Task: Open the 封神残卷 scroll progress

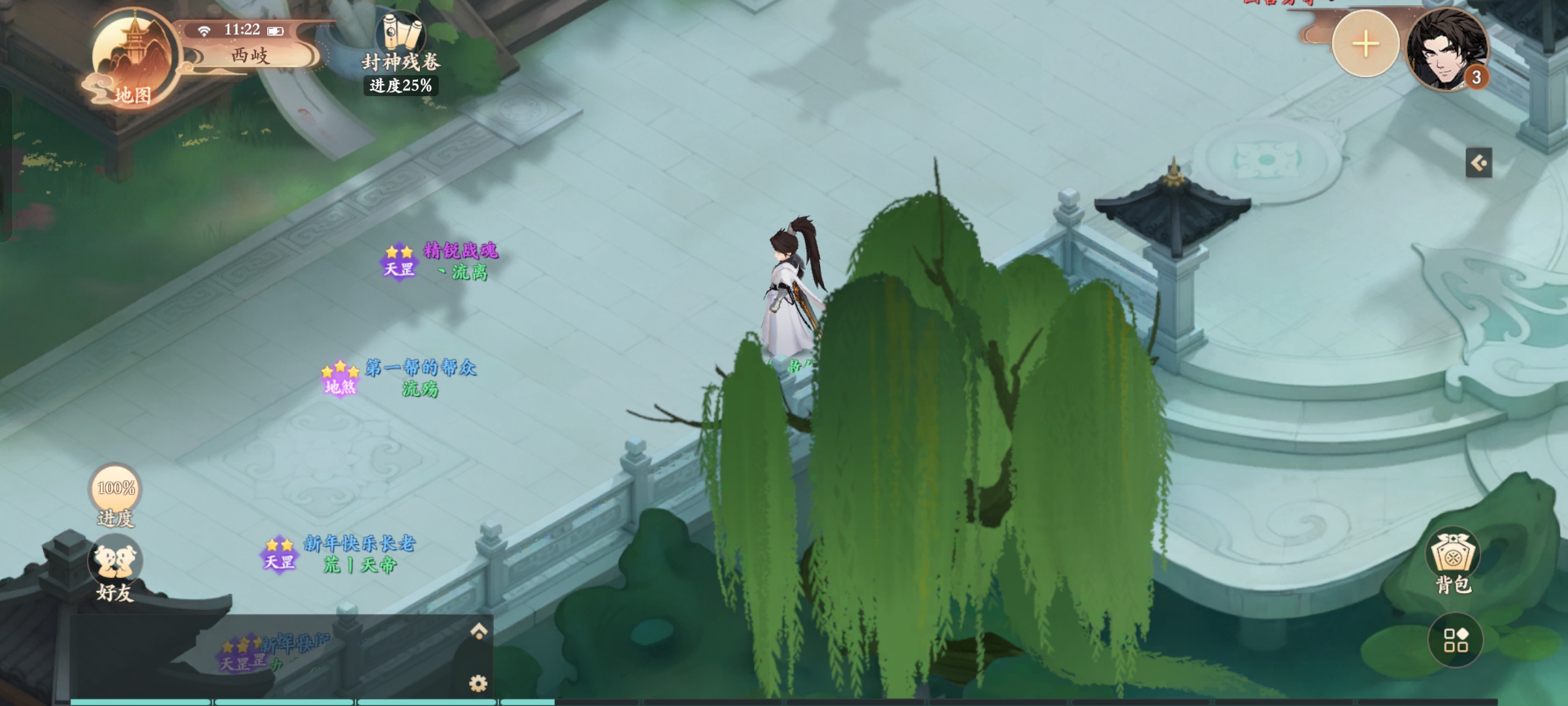Action: (x=400, y=52)
